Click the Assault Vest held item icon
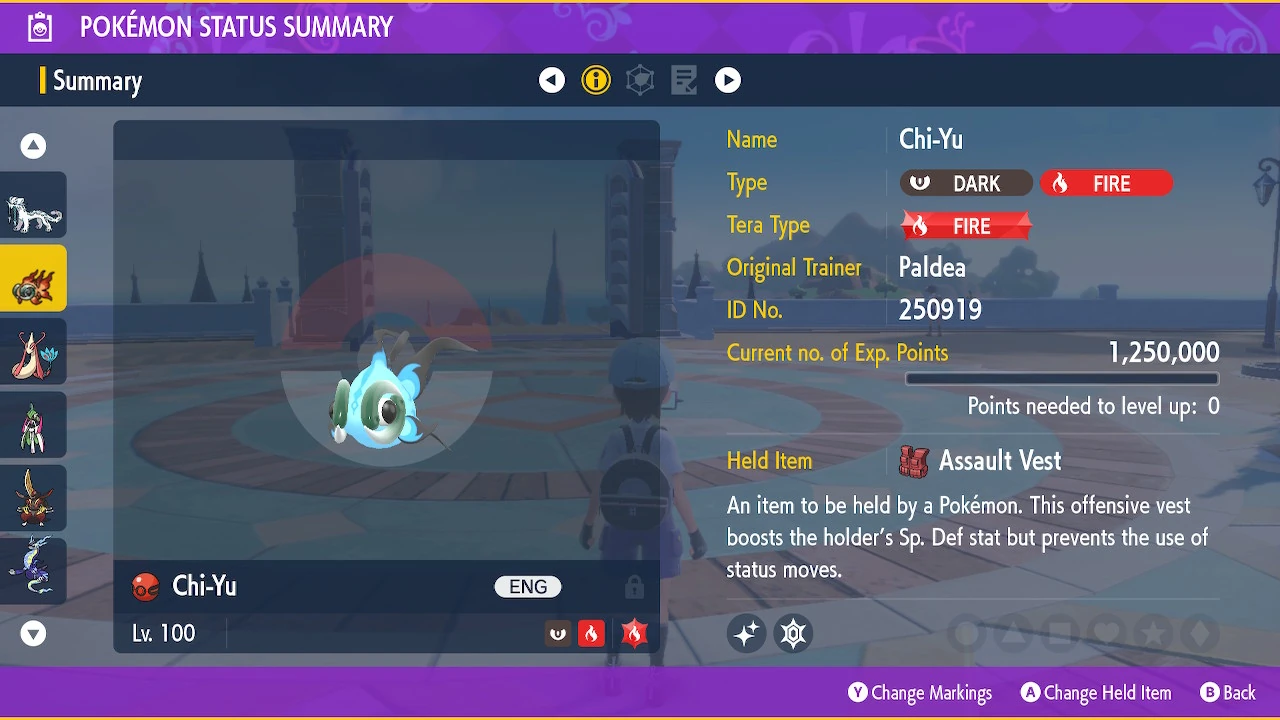Image resolution: width=1280 pixels, height=720 pixels. pyautogui.click(x=913, y=461)
